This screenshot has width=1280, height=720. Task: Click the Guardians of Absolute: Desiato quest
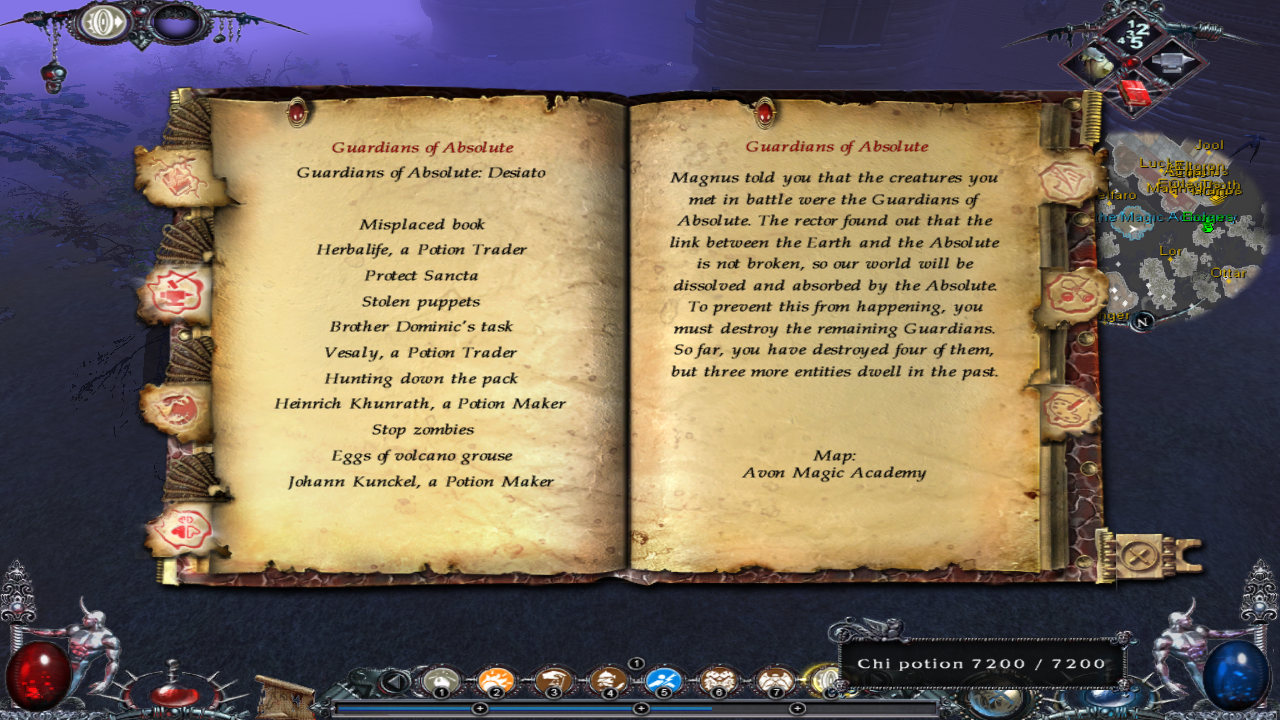(421, 171)
